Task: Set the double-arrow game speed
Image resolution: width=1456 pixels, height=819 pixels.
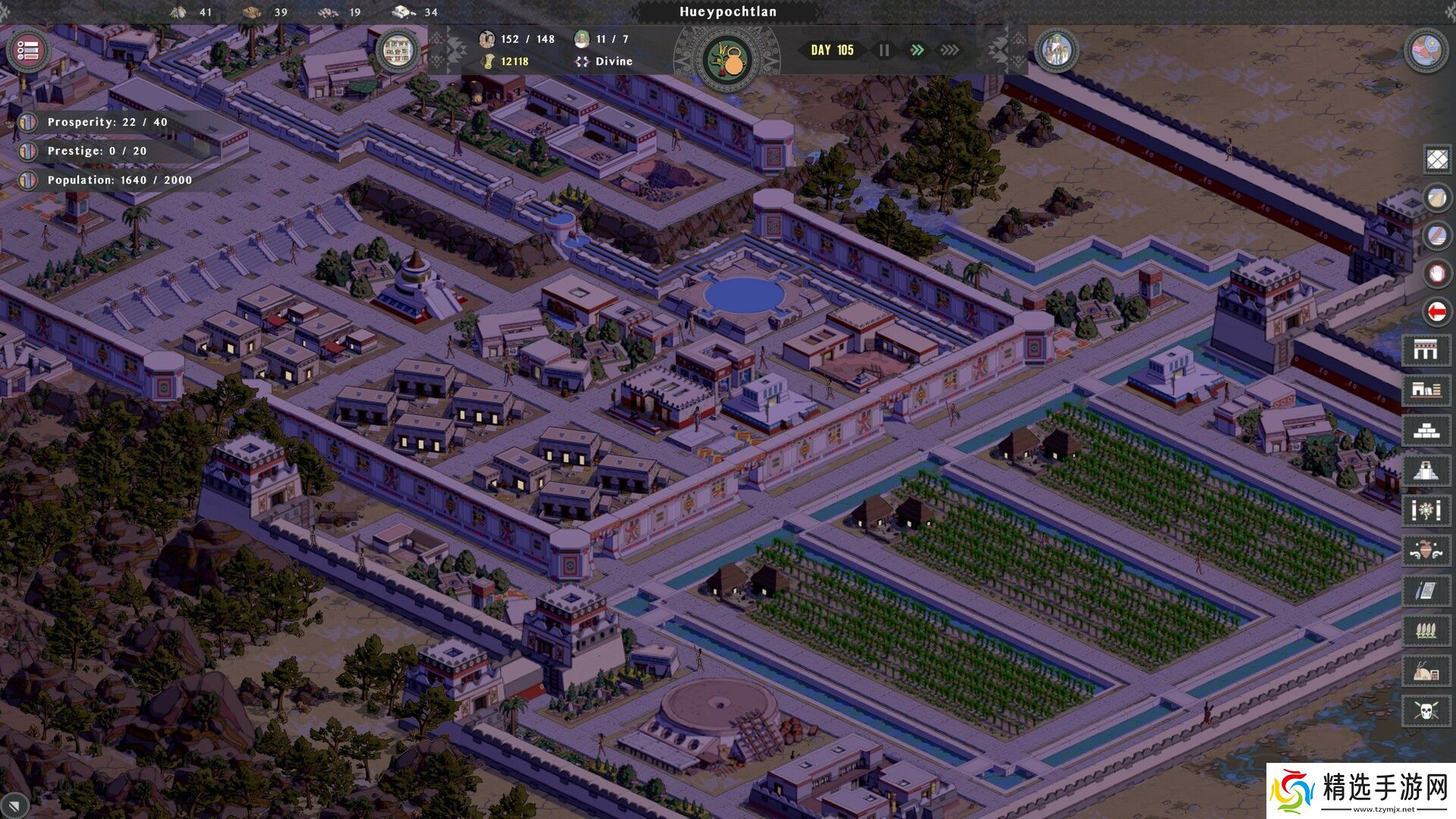Action: point(917,50)
